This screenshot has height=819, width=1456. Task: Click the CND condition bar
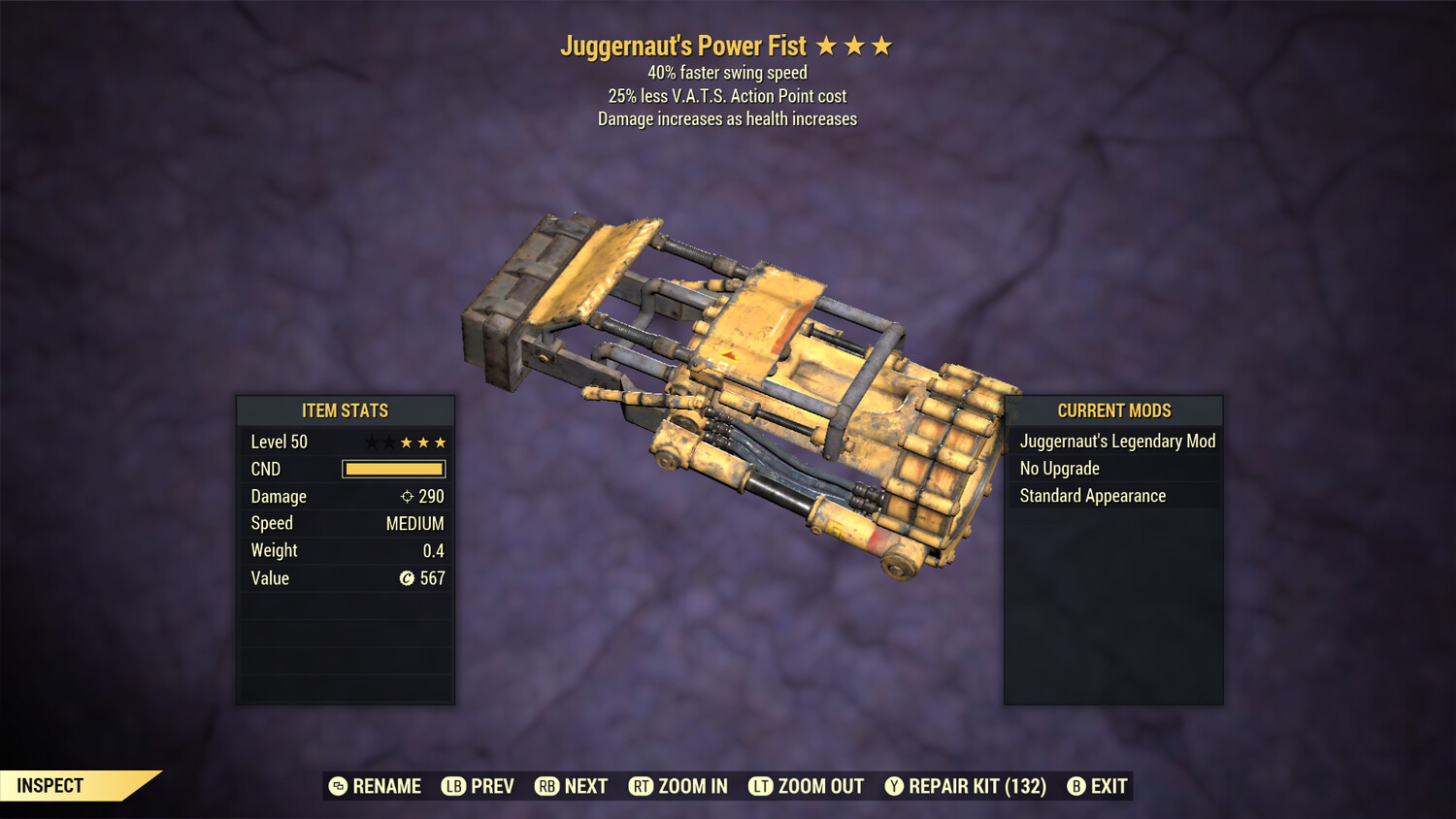pos(392,469)
